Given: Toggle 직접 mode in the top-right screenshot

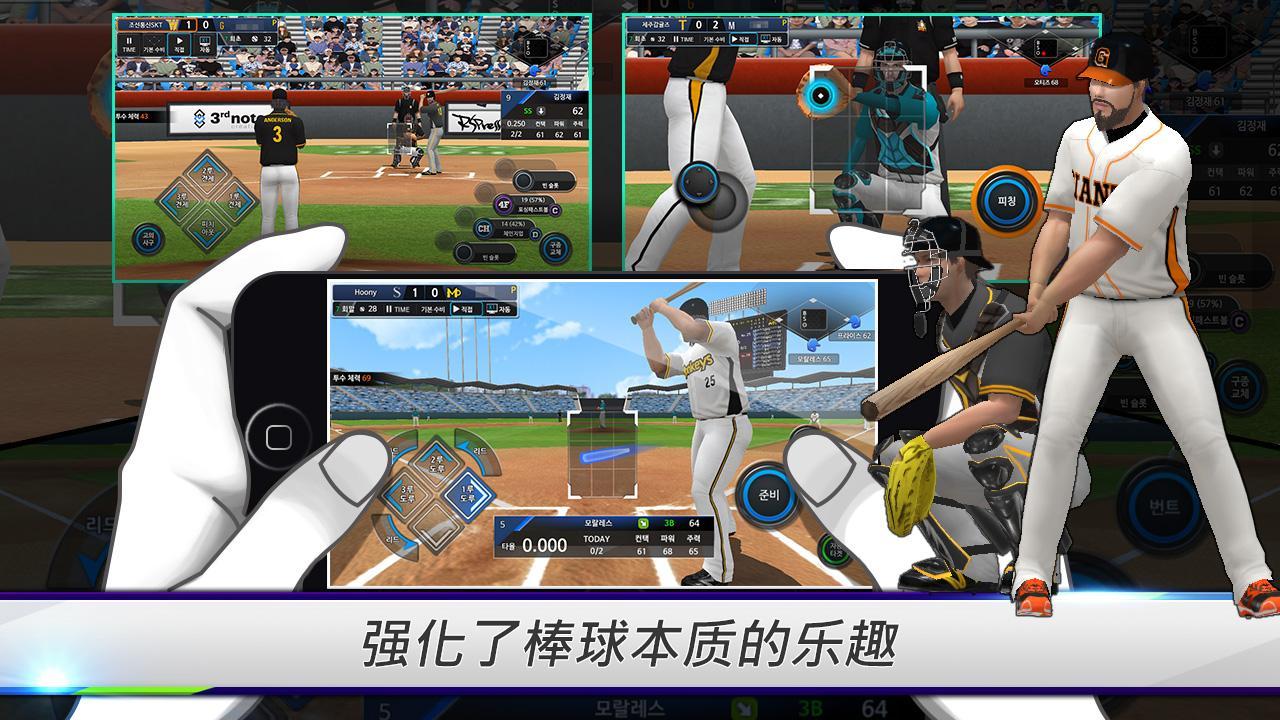Looking at the screenshot, I should 744,39.
